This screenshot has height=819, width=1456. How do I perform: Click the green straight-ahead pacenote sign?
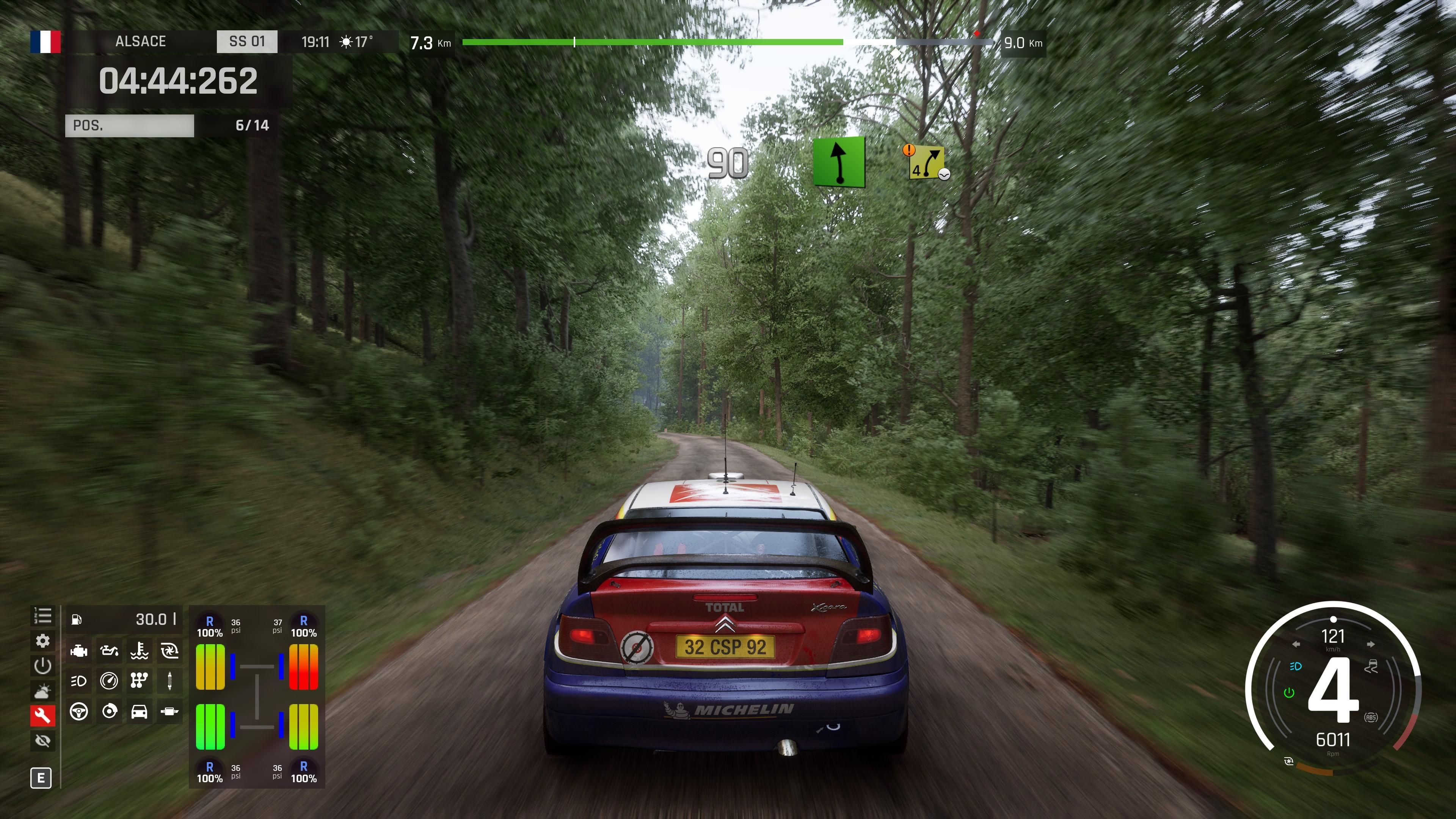(x=839, y=162)
